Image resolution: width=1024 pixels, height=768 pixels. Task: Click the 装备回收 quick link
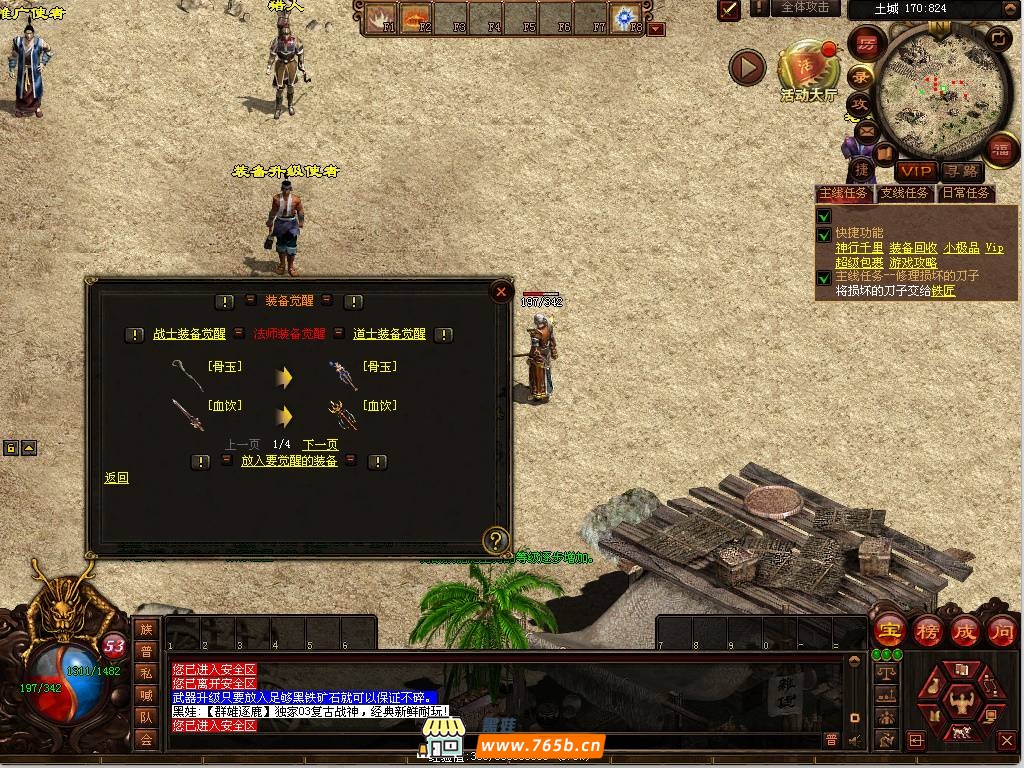[913, 248]
